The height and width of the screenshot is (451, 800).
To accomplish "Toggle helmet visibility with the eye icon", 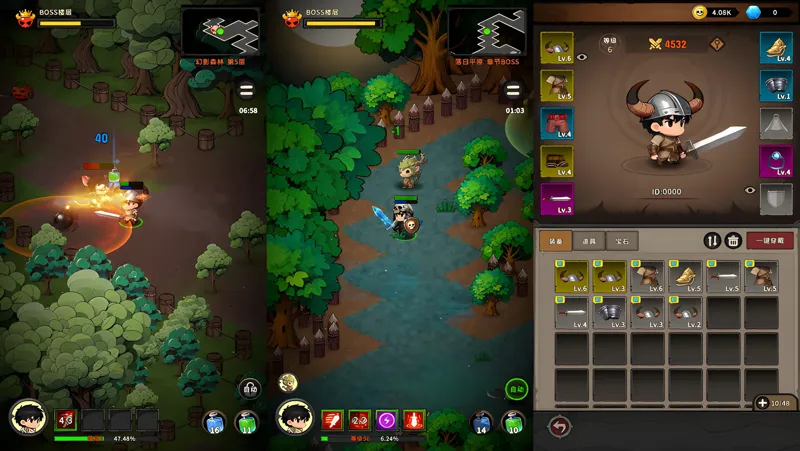I will [x=582, y=58].
